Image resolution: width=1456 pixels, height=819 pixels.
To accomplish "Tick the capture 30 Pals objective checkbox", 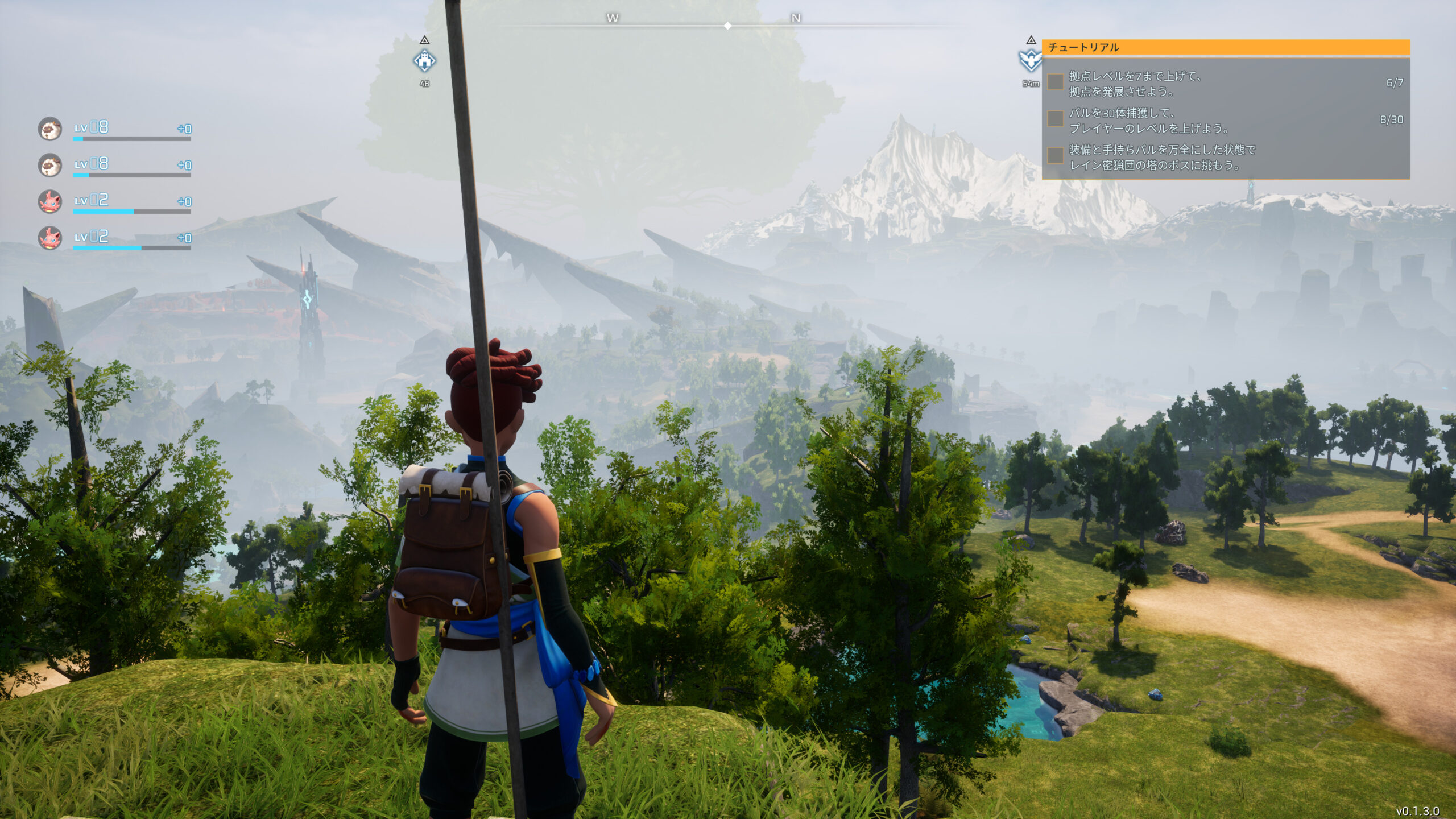I will click(1056, 119).
